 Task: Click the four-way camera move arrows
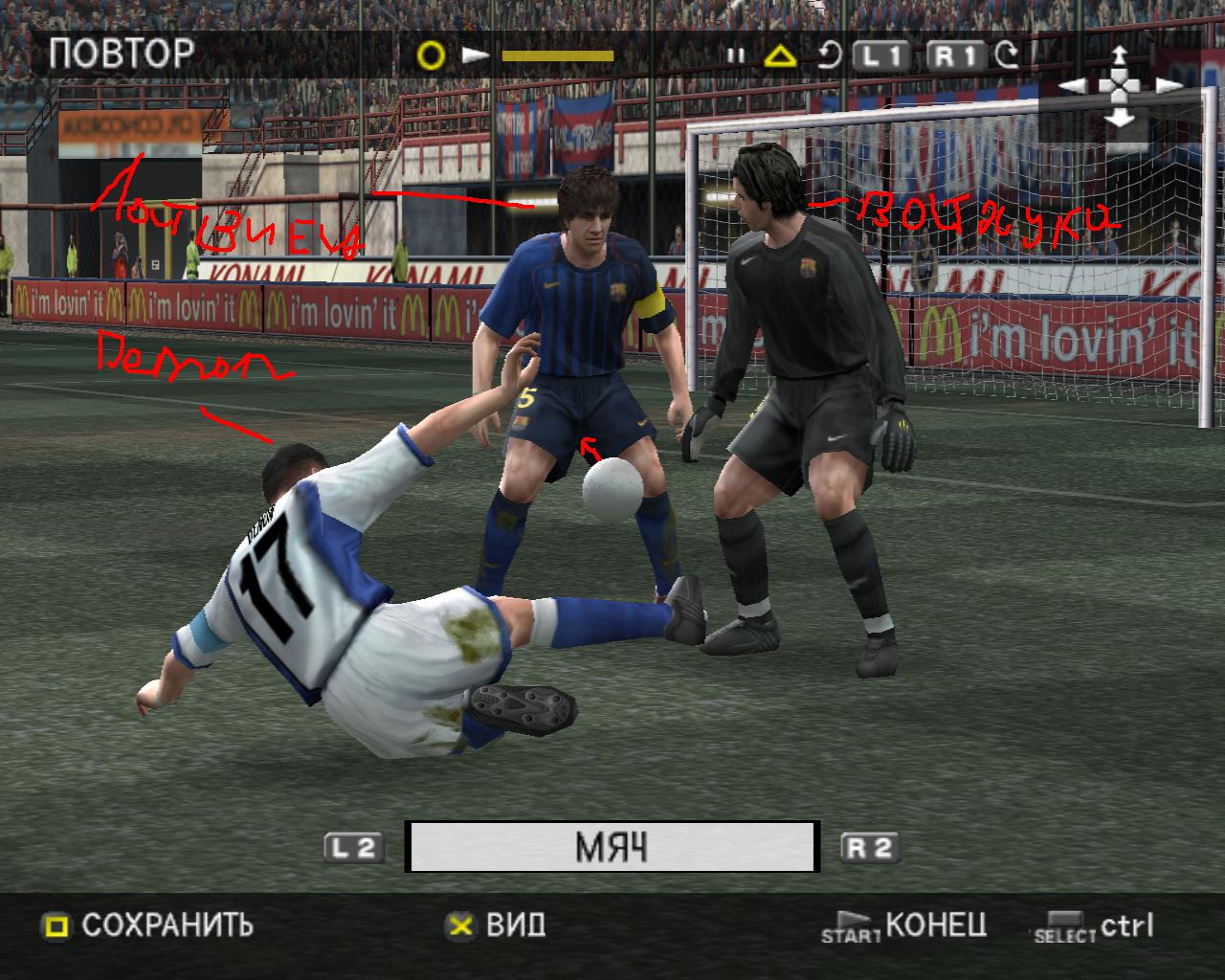(1120, 87)
